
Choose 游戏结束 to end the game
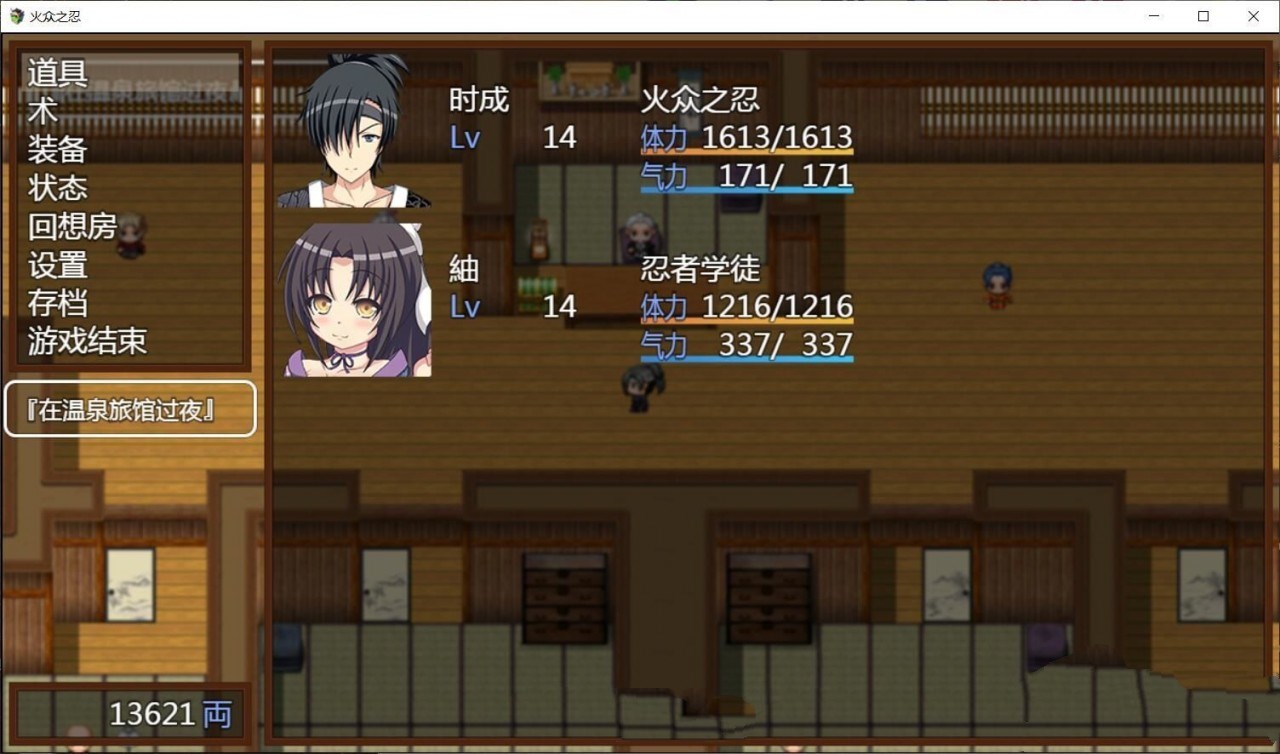(x=85, y=339)
